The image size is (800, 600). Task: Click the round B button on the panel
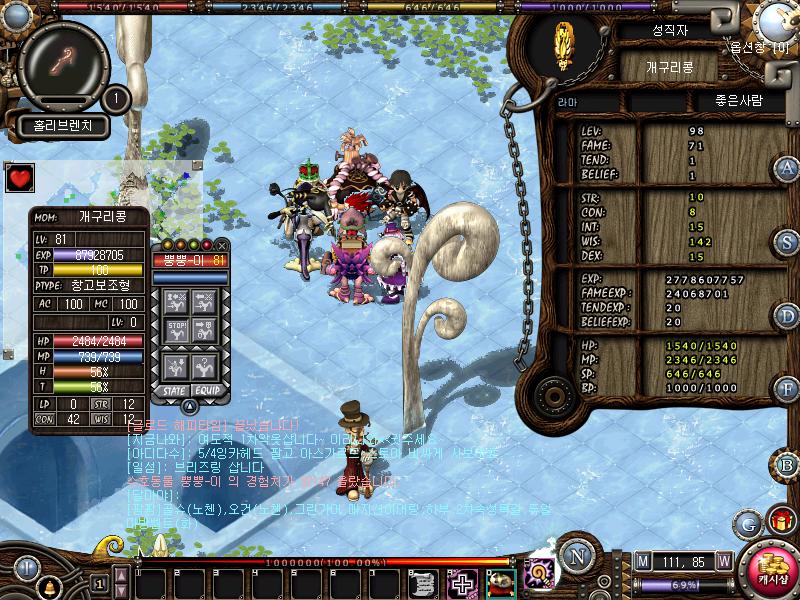pyautogui.click(x=787, y=464)
